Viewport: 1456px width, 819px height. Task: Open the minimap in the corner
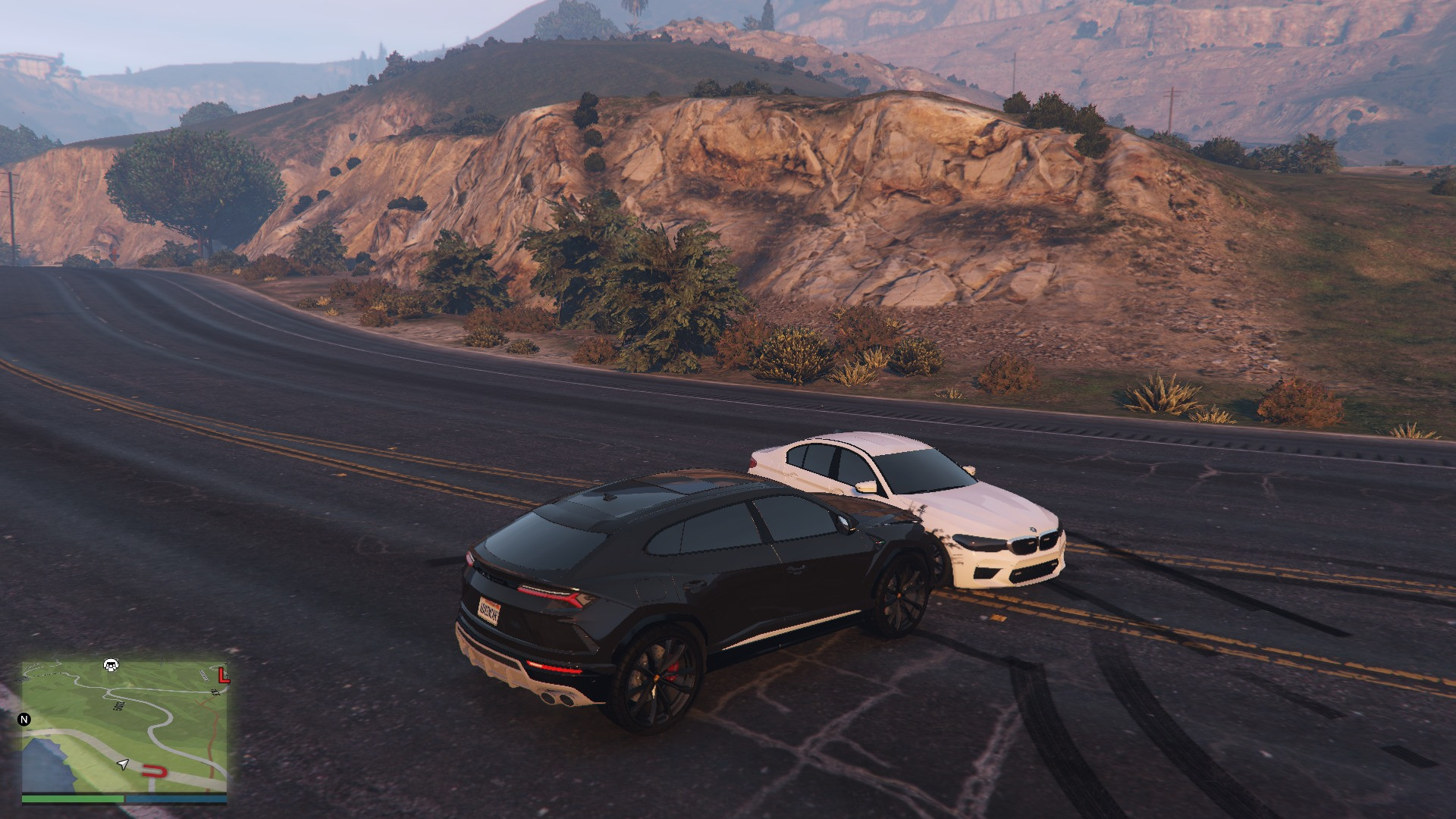(124, 726)
